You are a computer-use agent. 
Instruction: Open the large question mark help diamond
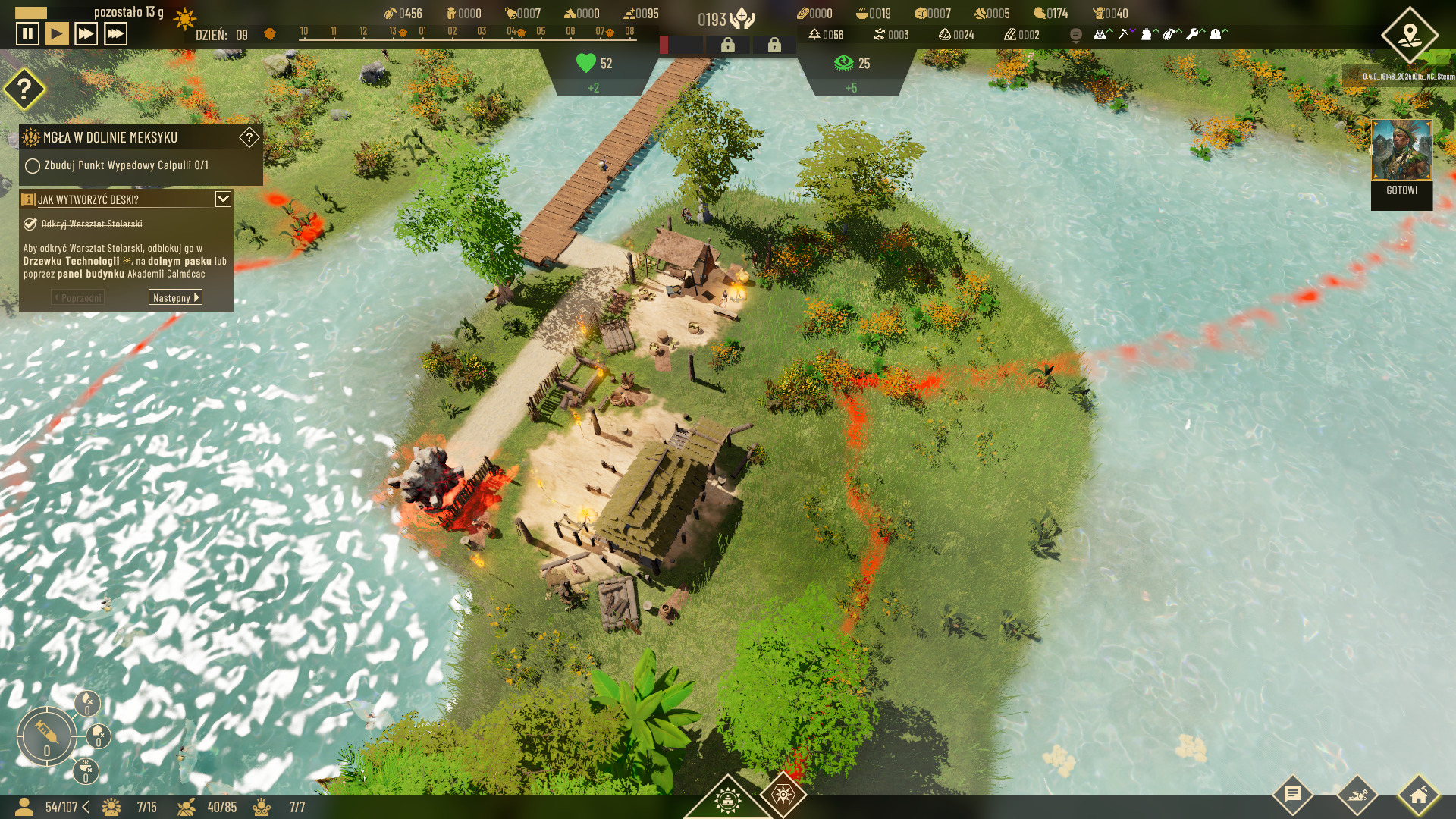[24, 89]
